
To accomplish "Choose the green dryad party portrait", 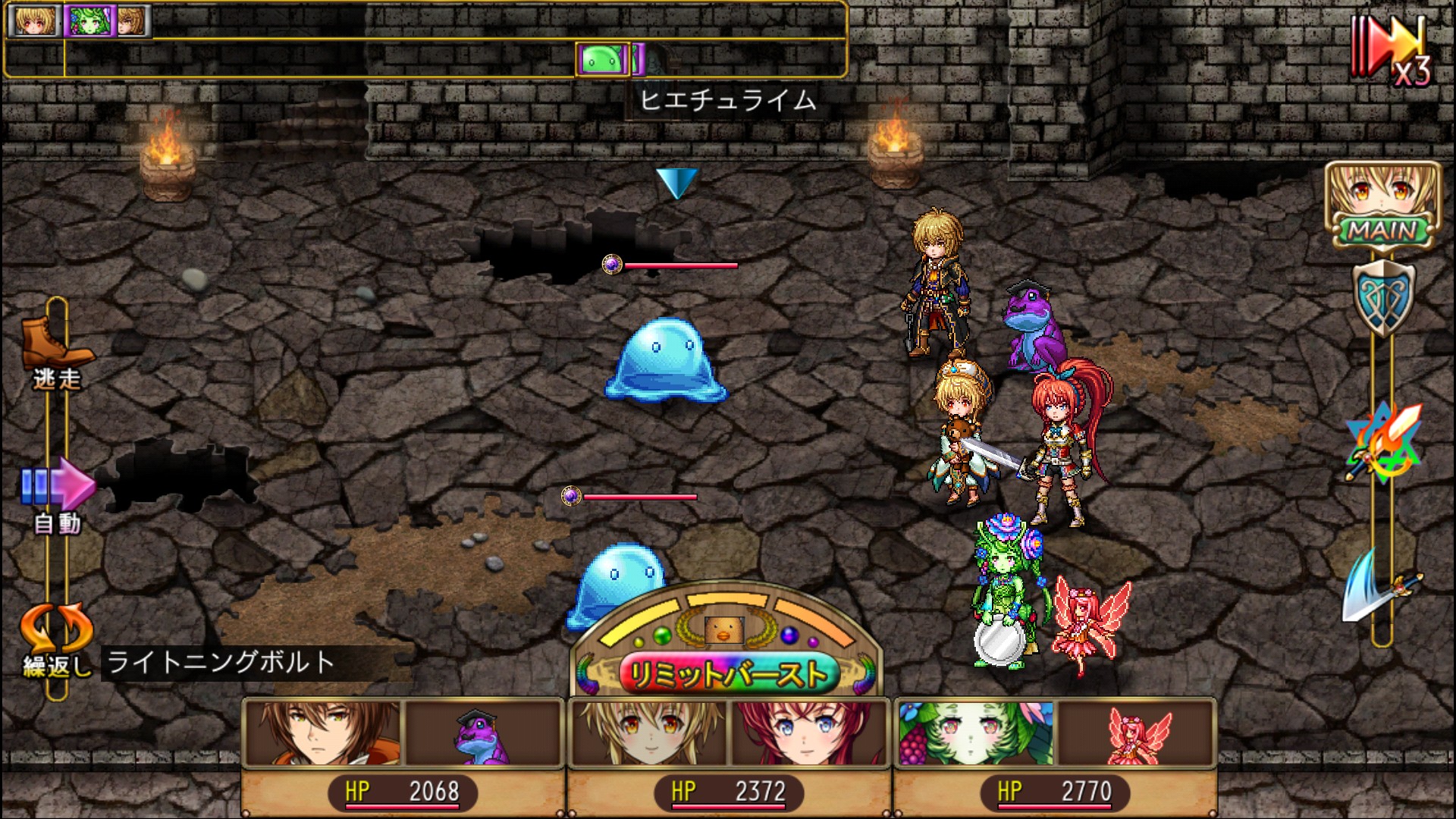I will (975, 733).
